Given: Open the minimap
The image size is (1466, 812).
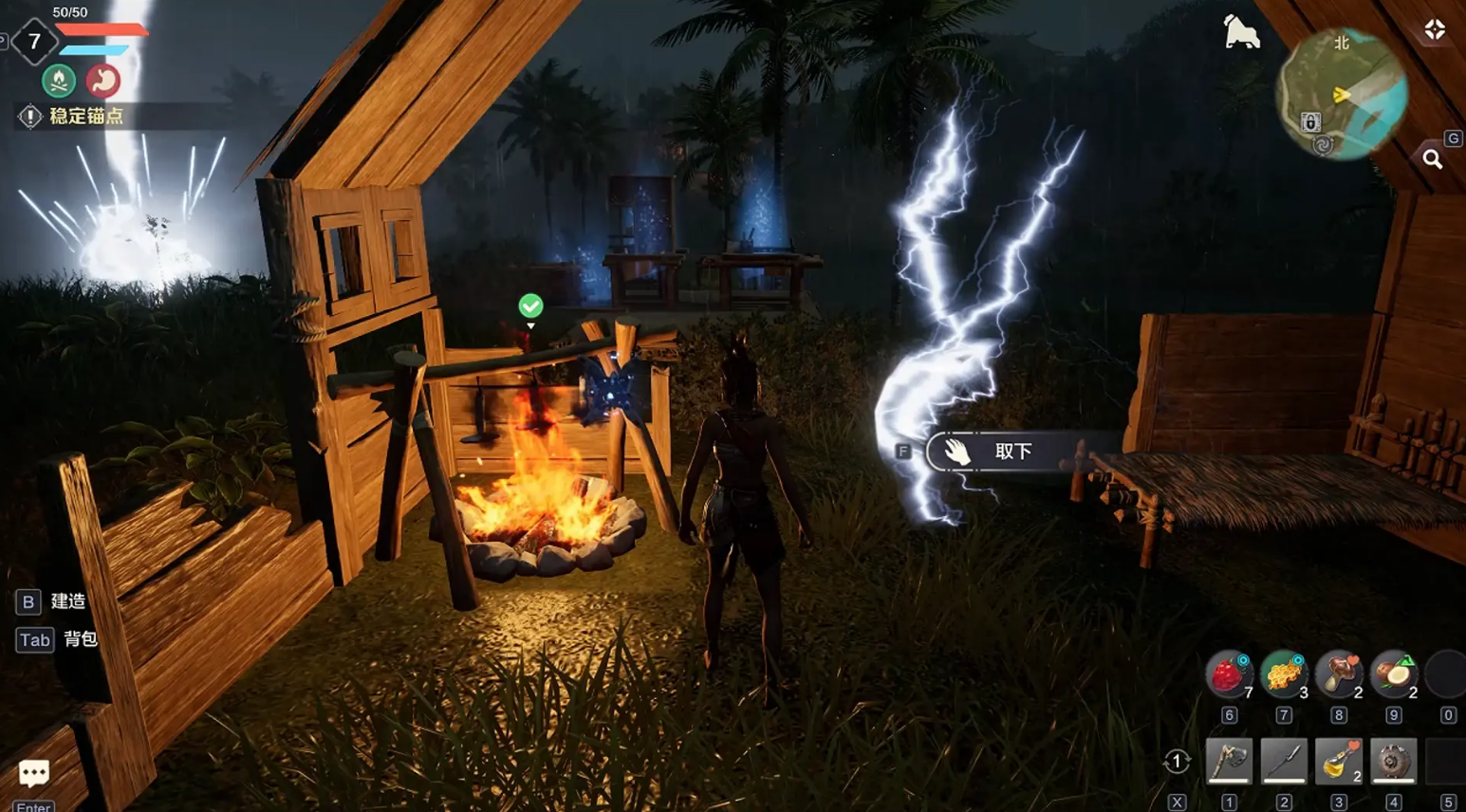Looking at the screenshot, I should coord(1343,93).
